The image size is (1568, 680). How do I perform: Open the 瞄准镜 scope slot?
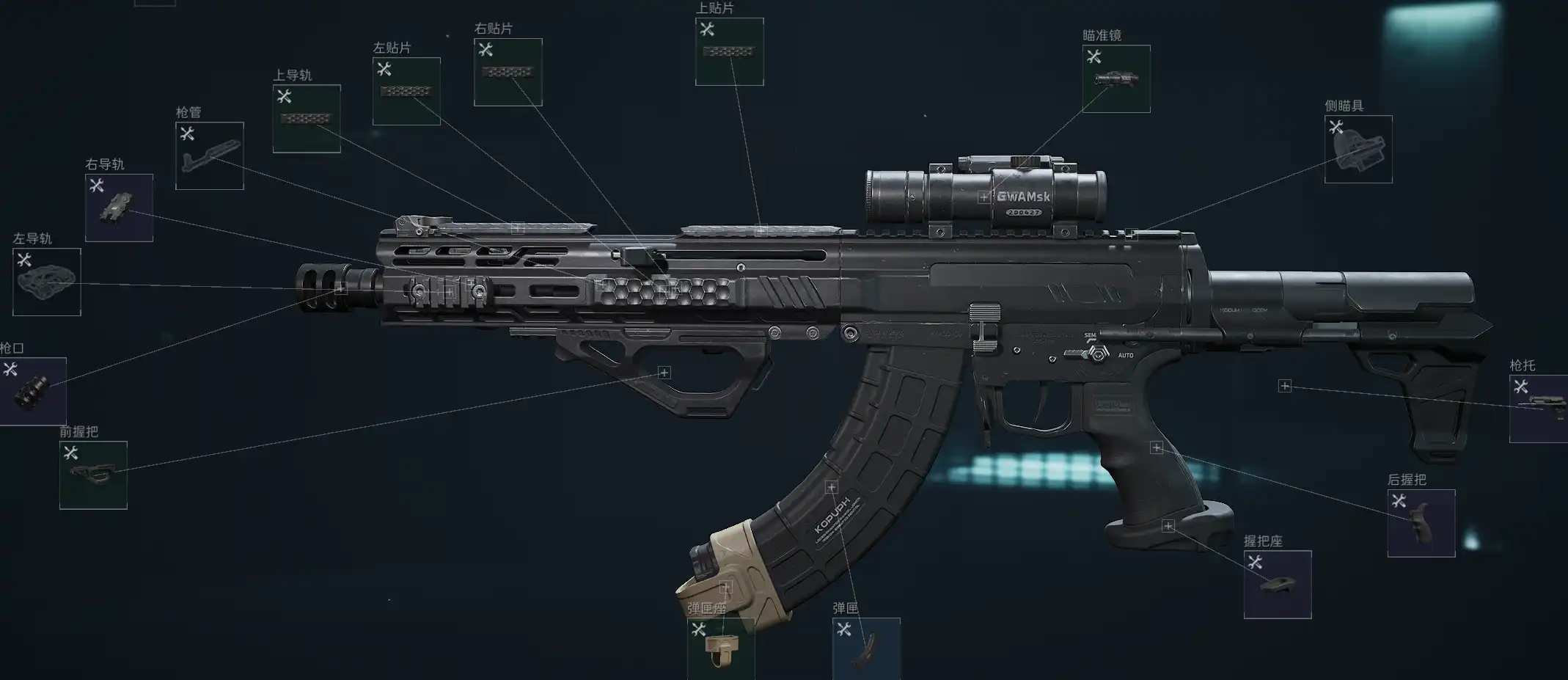1116,79
